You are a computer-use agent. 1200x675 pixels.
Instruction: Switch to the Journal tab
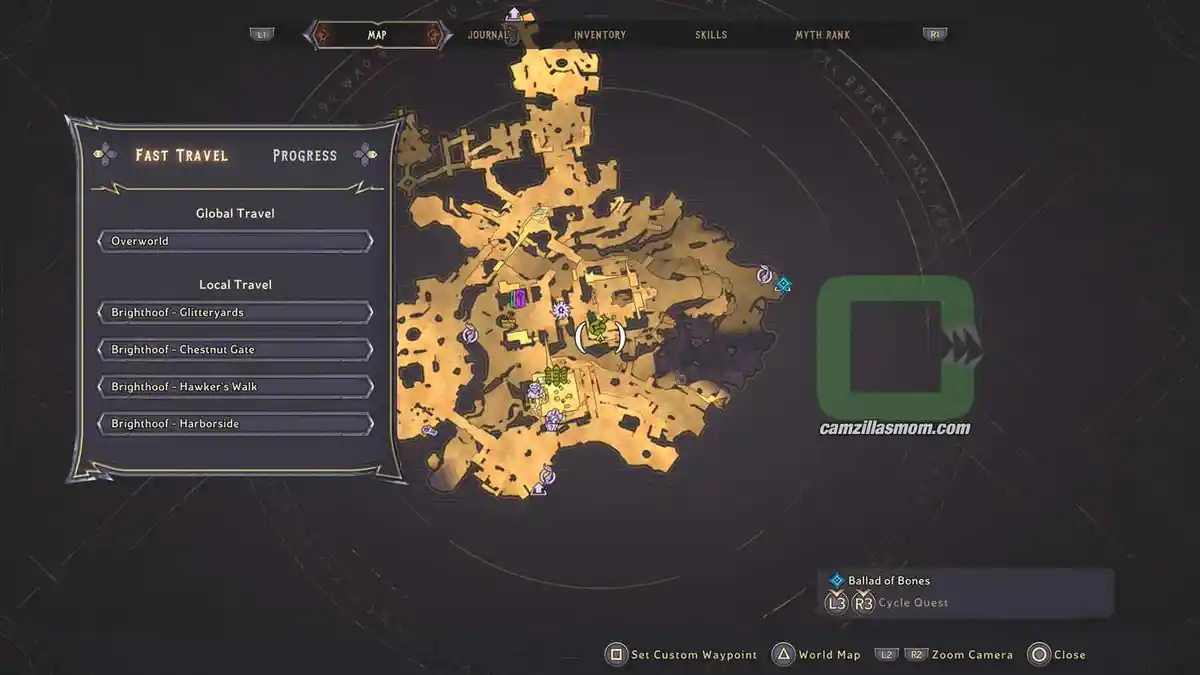click(x=489, y=35)
